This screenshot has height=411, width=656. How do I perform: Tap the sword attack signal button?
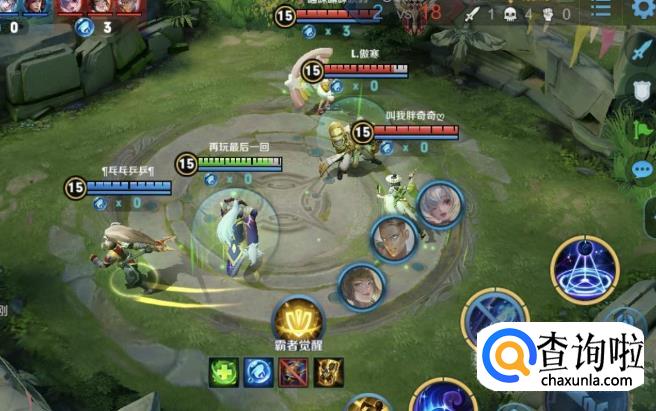641,47
